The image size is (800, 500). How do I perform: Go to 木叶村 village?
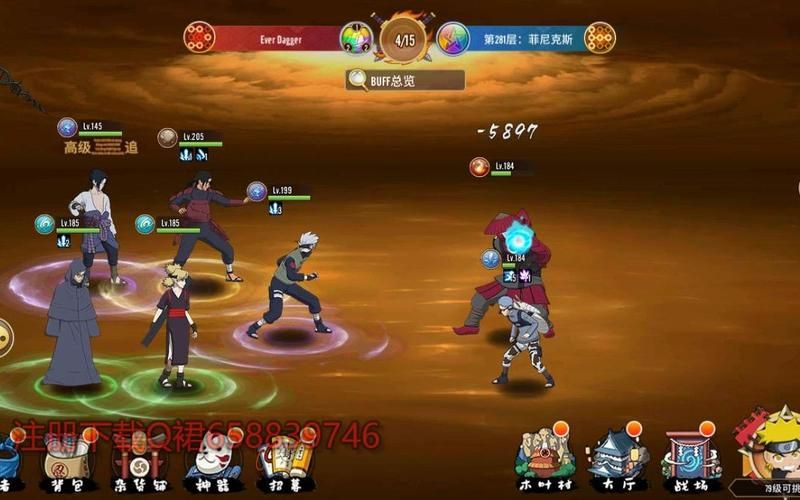[544, 455]
